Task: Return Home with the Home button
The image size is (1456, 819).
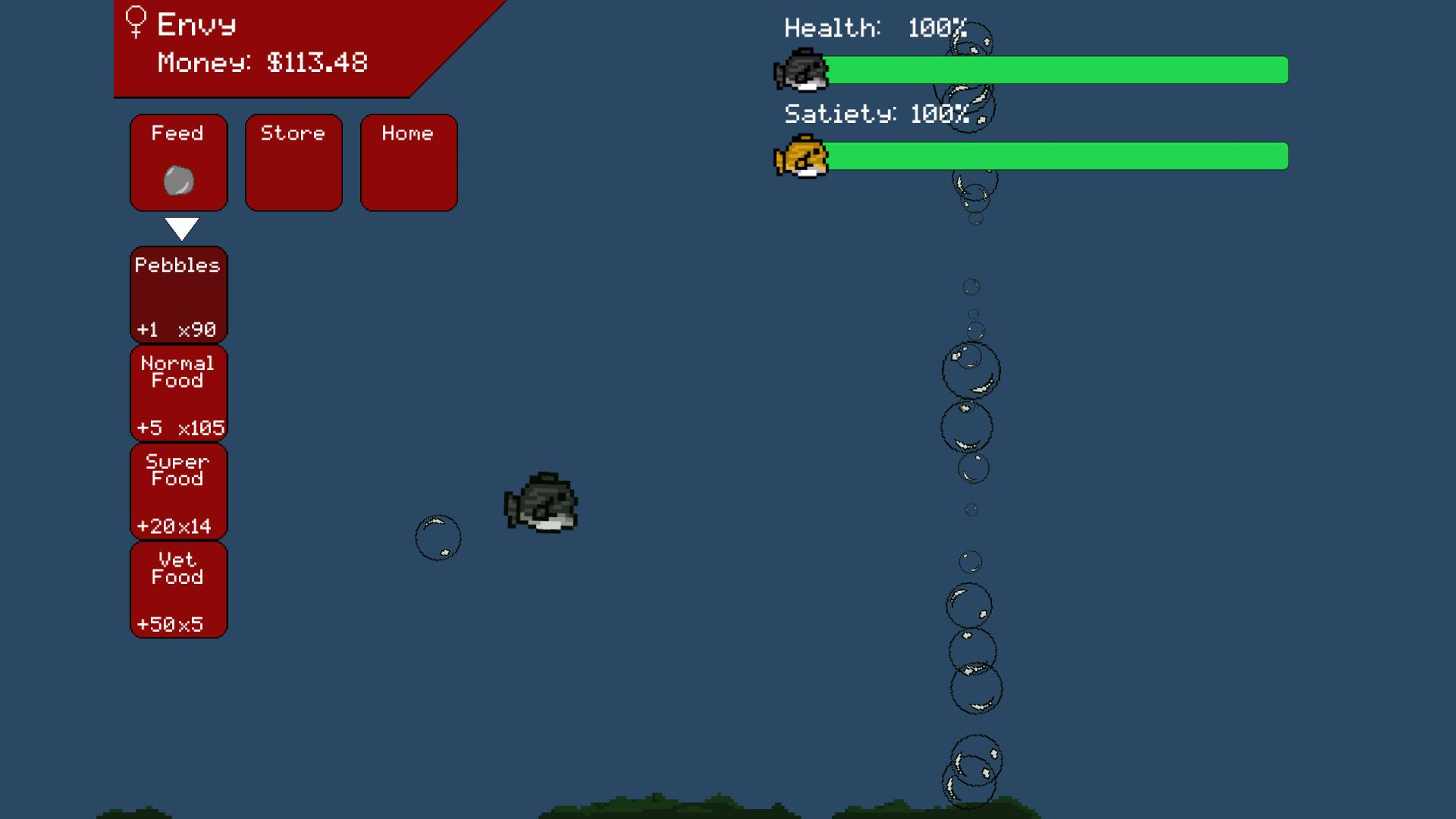Action: pos(409,162)
